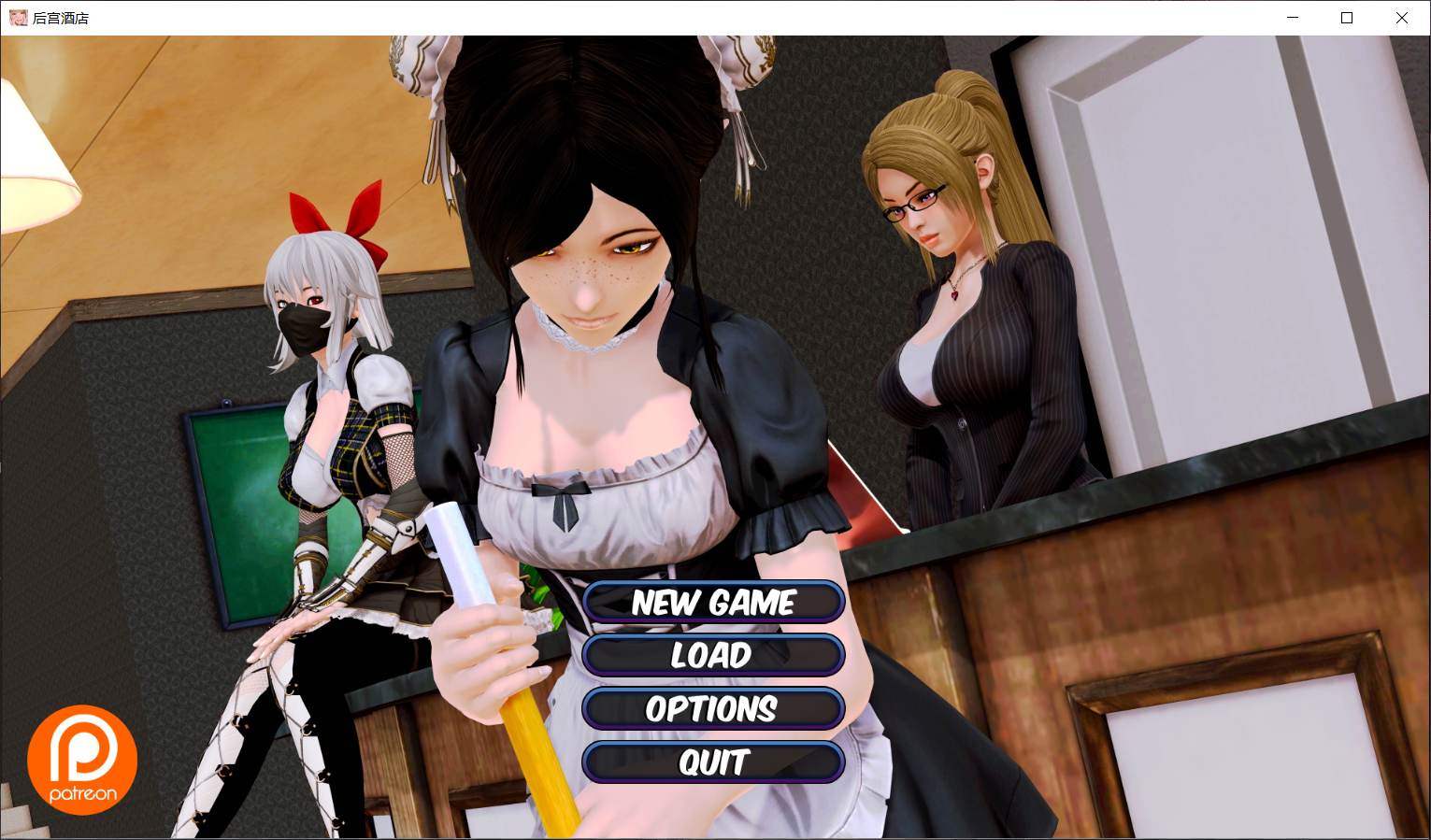The image size is (1431, 840).
Task: Select QUIT from the main menu
Action: [x=713, y=762]
